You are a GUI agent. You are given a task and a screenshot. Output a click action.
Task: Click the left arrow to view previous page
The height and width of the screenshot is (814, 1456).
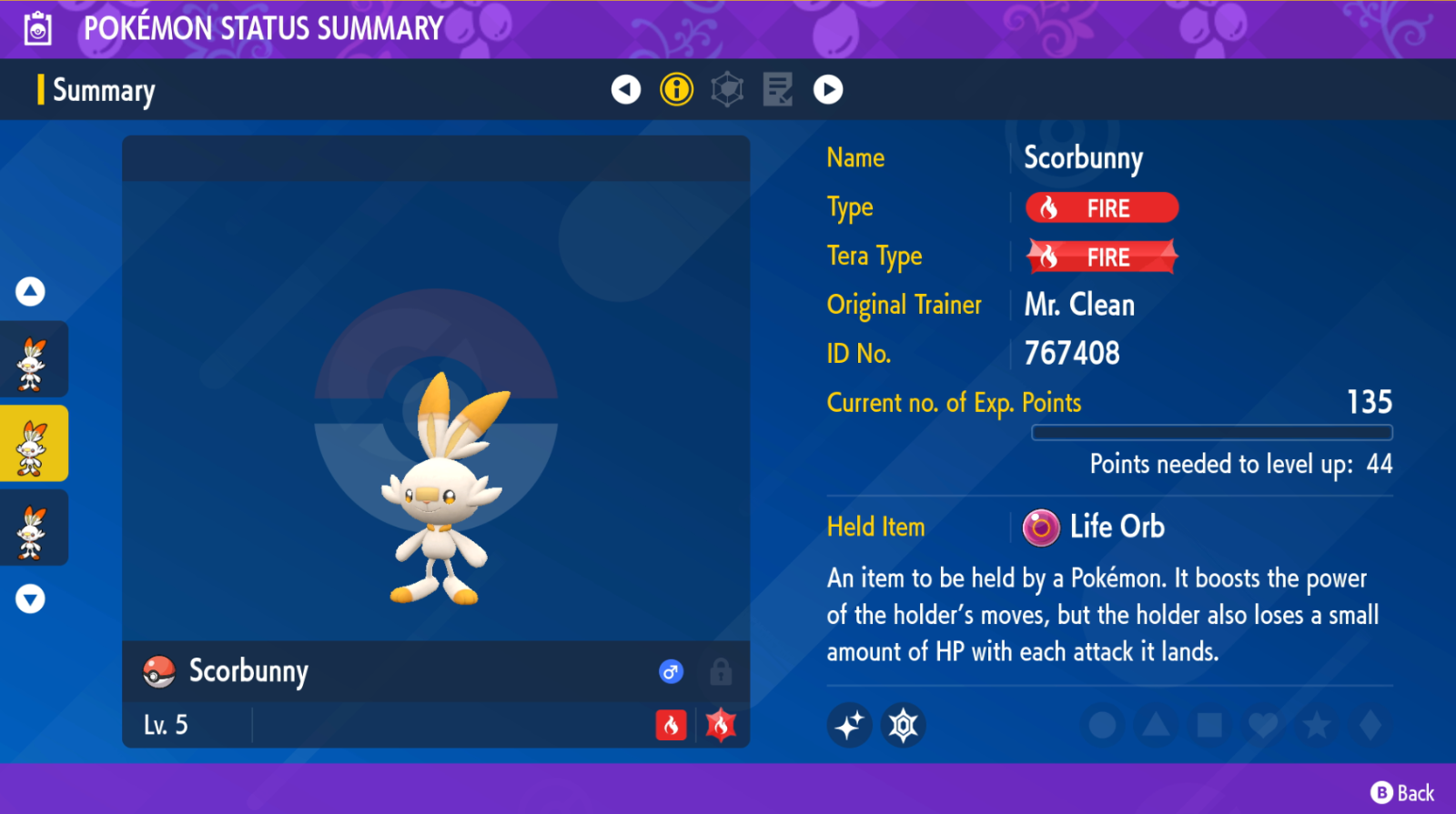(x=625, y=89)
